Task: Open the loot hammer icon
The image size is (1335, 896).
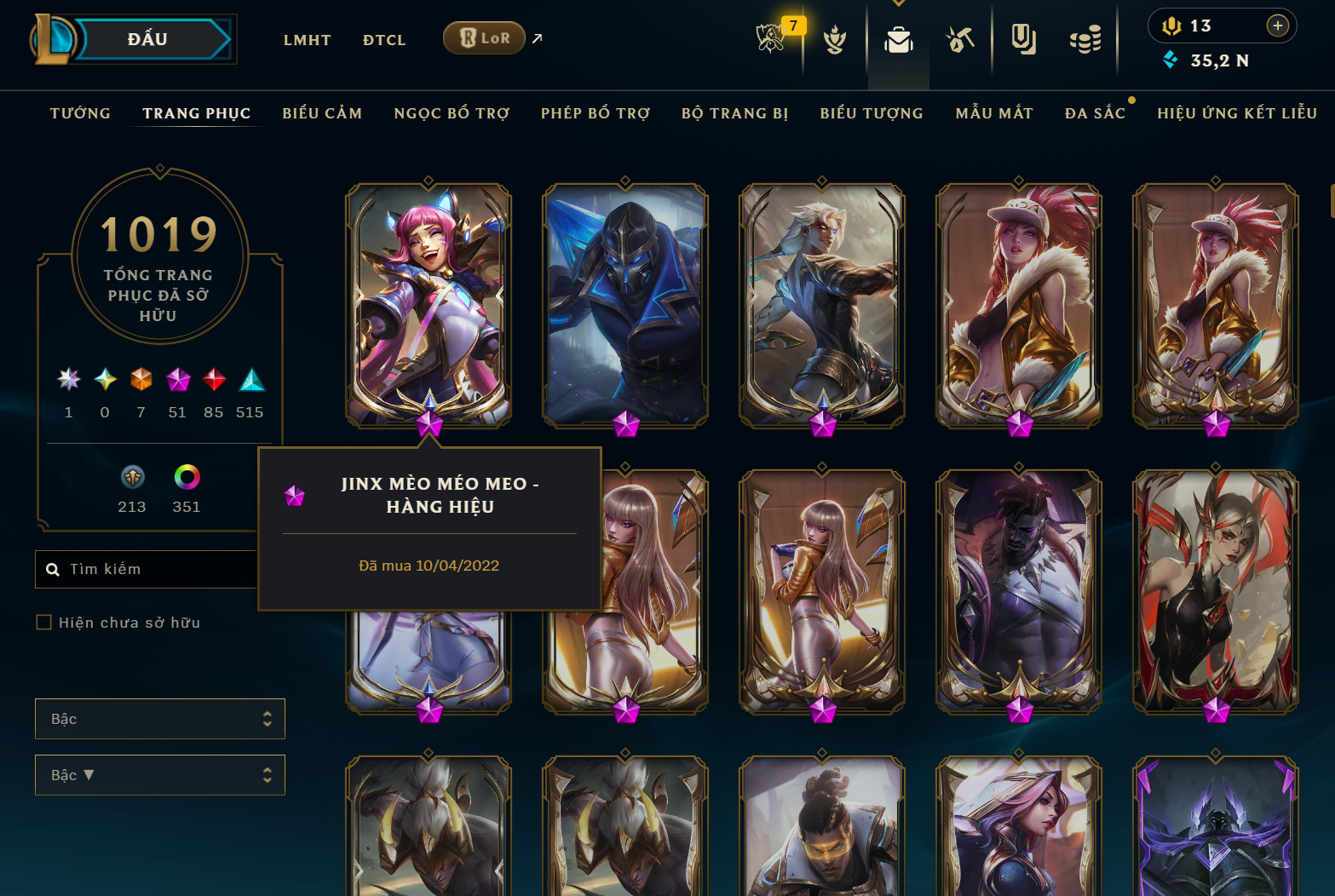Action: [x=960, y=39]
